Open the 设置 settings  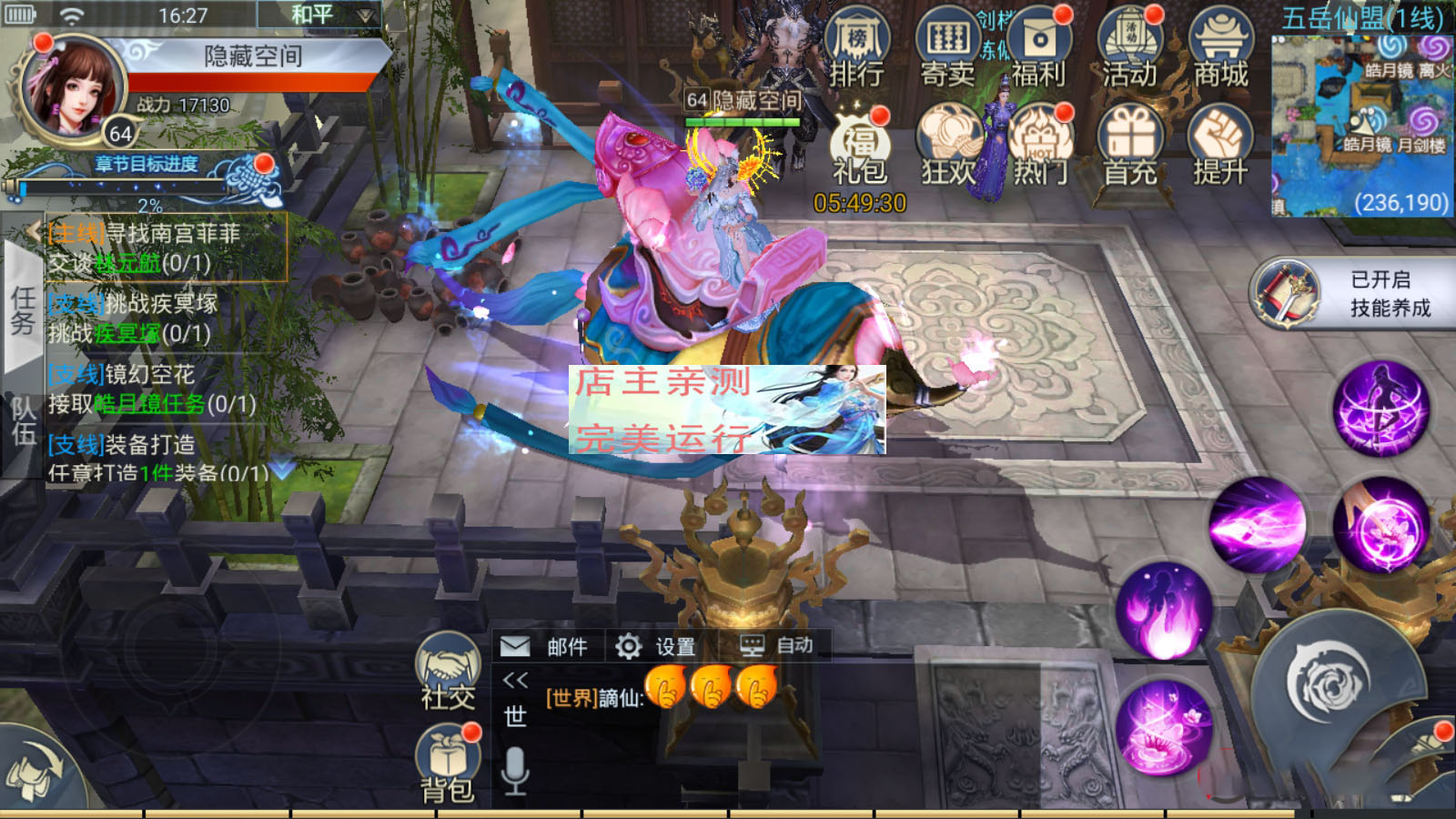655,646
